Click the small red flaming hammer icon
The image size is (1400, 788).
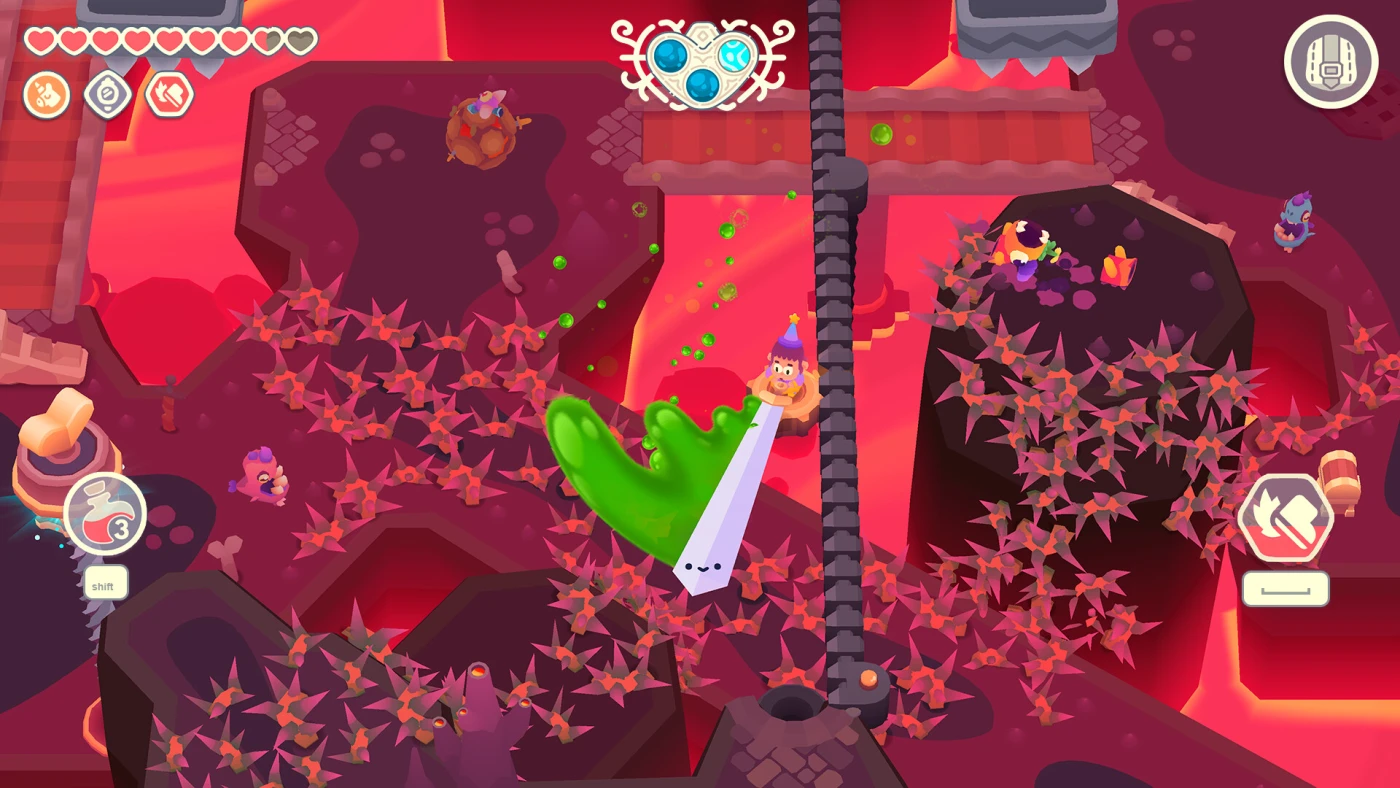tap(169, 96)
